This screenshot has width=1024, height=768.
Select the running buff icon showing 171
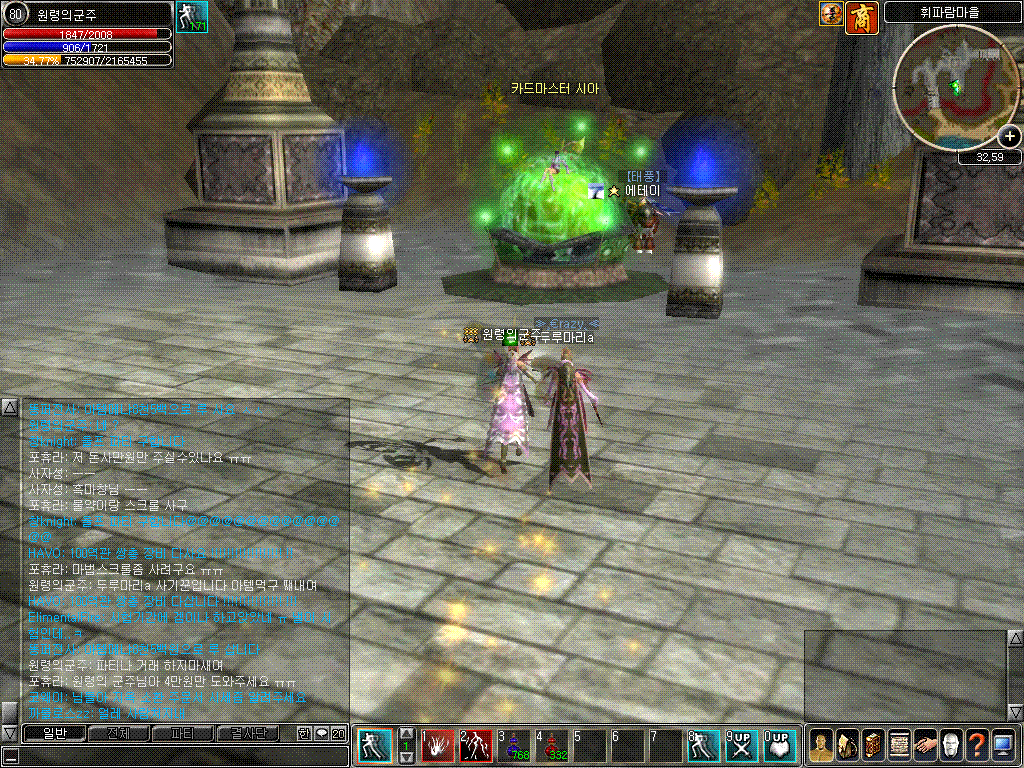pyautogui.click(x=191, y=17)
